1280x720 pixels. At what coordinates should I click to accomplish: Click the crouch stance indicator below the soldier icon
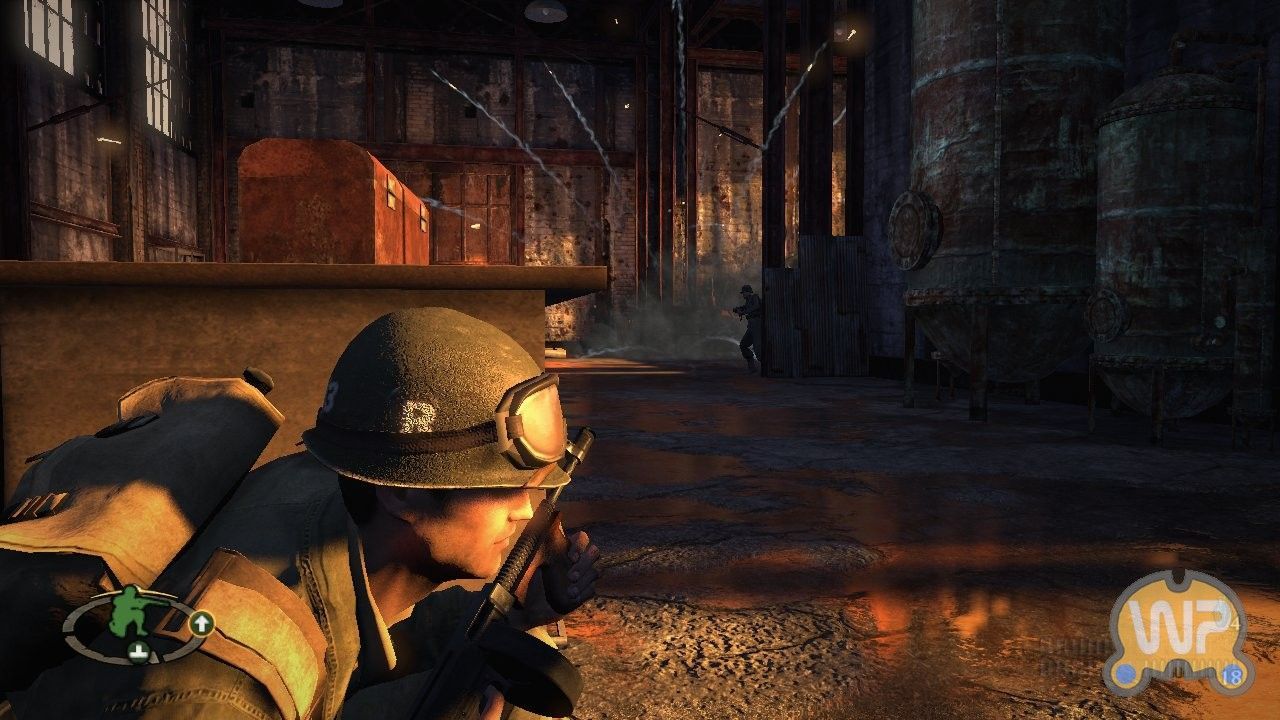point(138,653)
